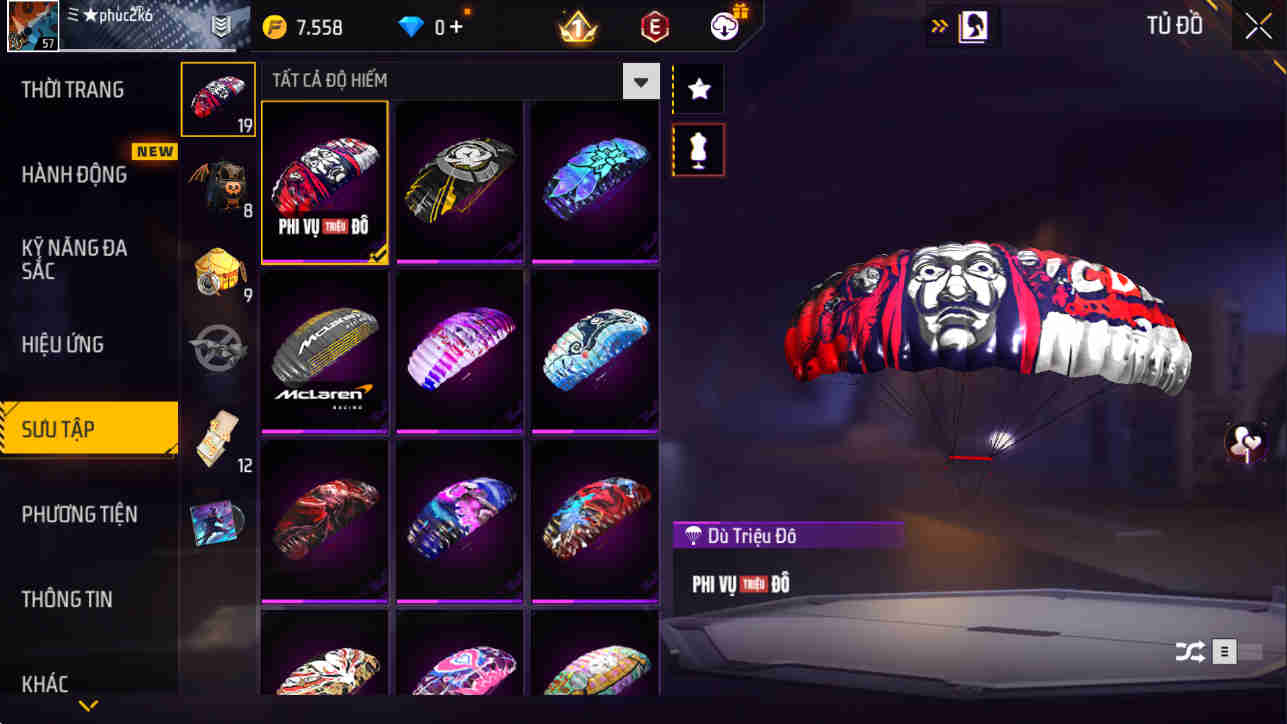Select the McLaren parachute thumbnail
This screenshot has height=724, width=1287.
pyautogui.click(x=324, y=351)
